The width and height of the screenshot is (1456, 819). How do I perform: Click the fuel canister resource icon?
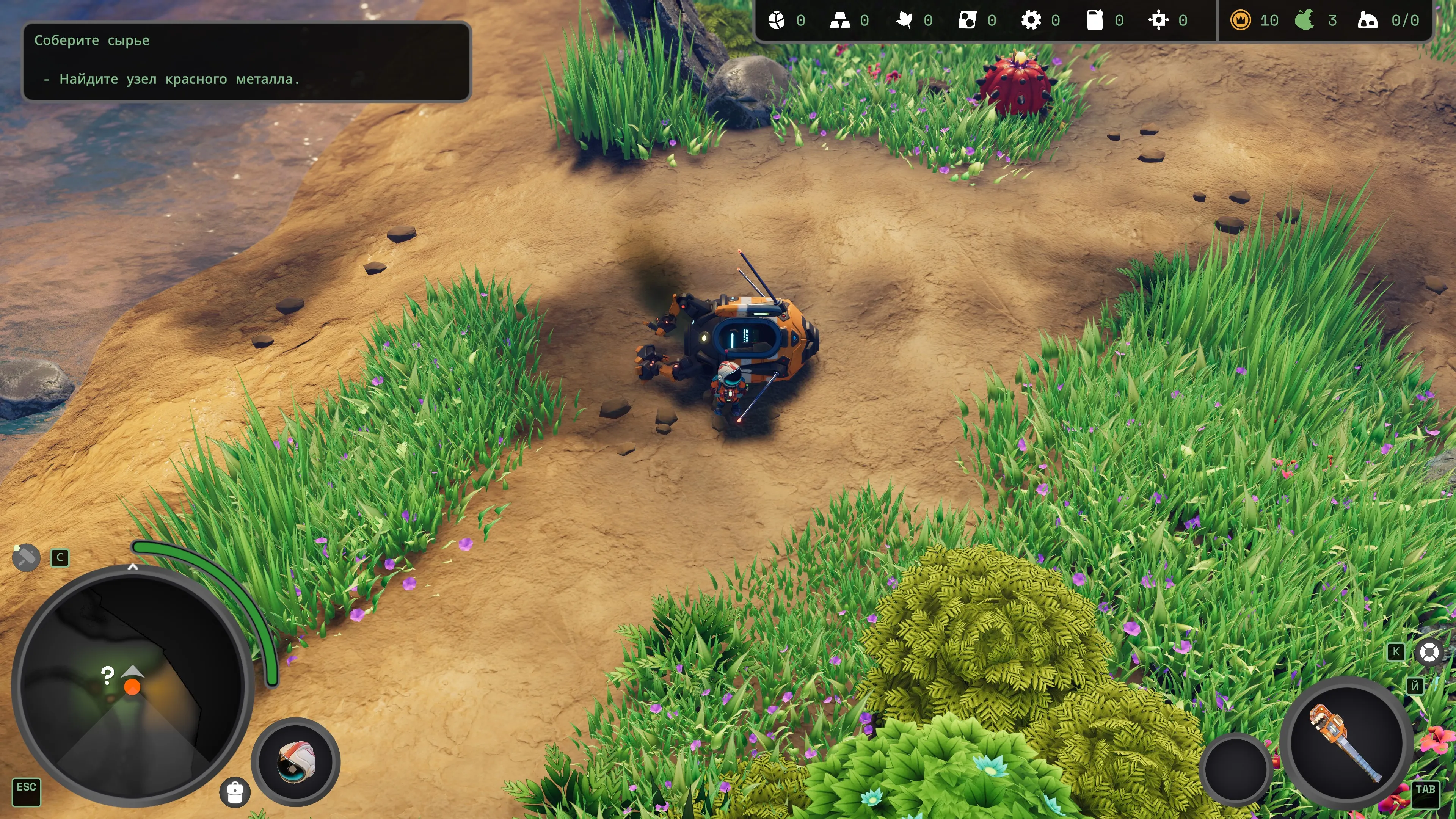(1095, 21)
